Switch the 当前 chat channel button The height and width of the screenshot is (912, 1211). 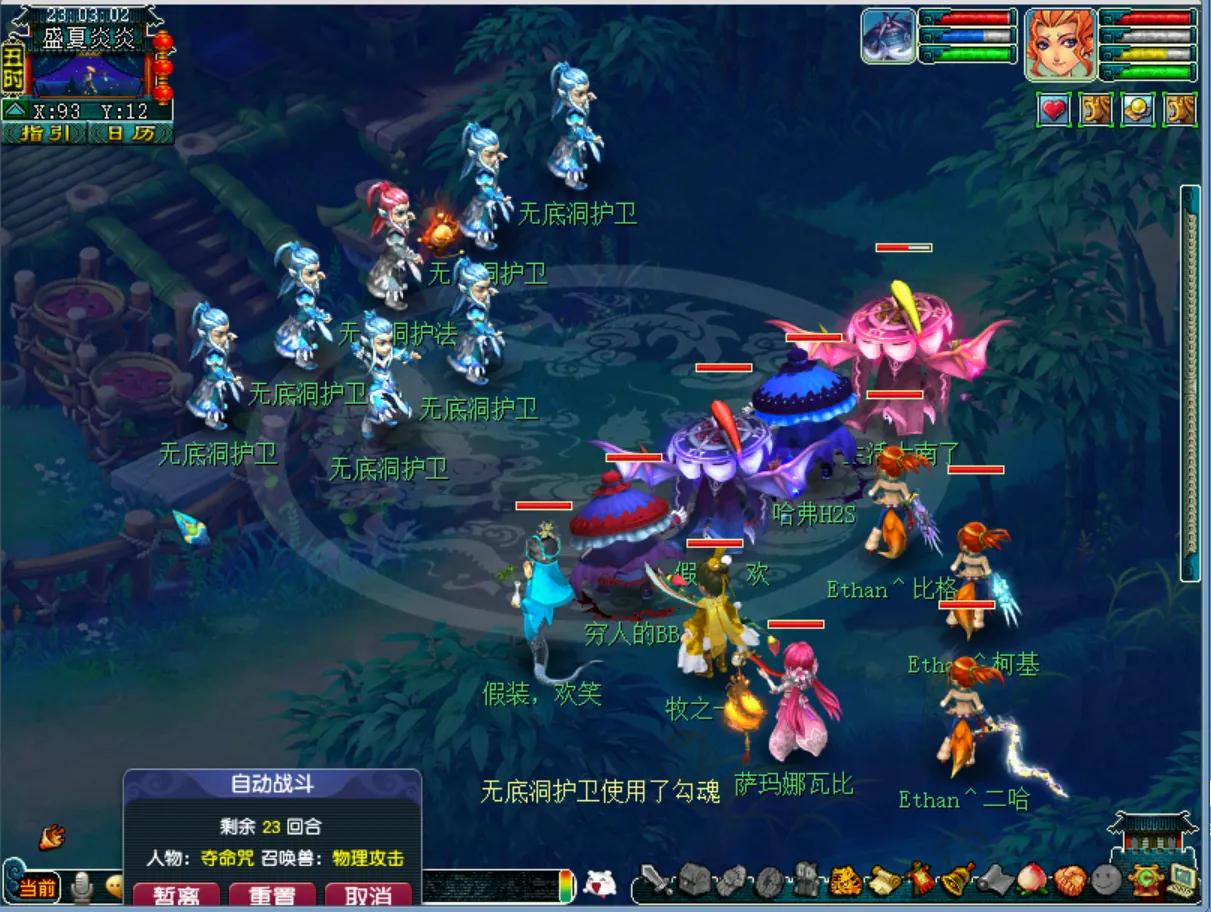pos(38,887)
